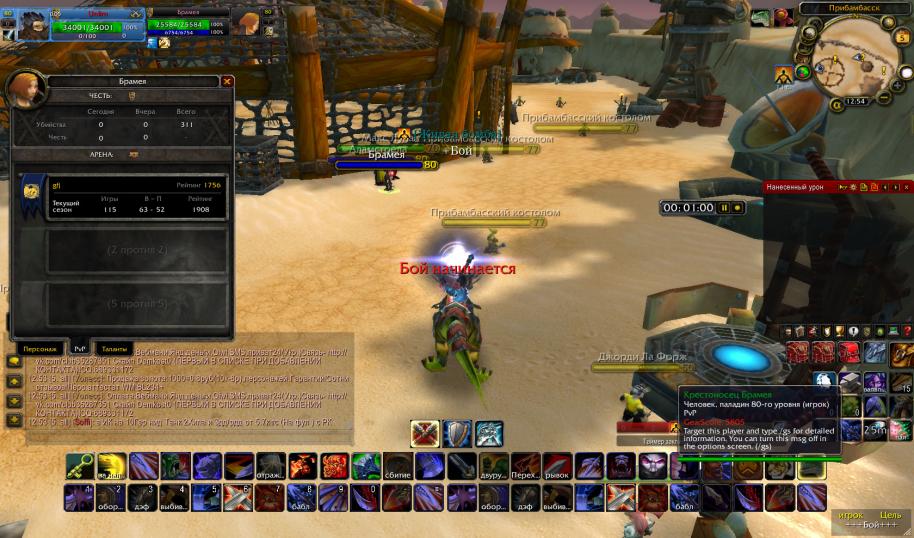The height and width of the screenshot is (538, 914).
Task: Pause the stopwatch timer
Action: [x=724, y=208]
